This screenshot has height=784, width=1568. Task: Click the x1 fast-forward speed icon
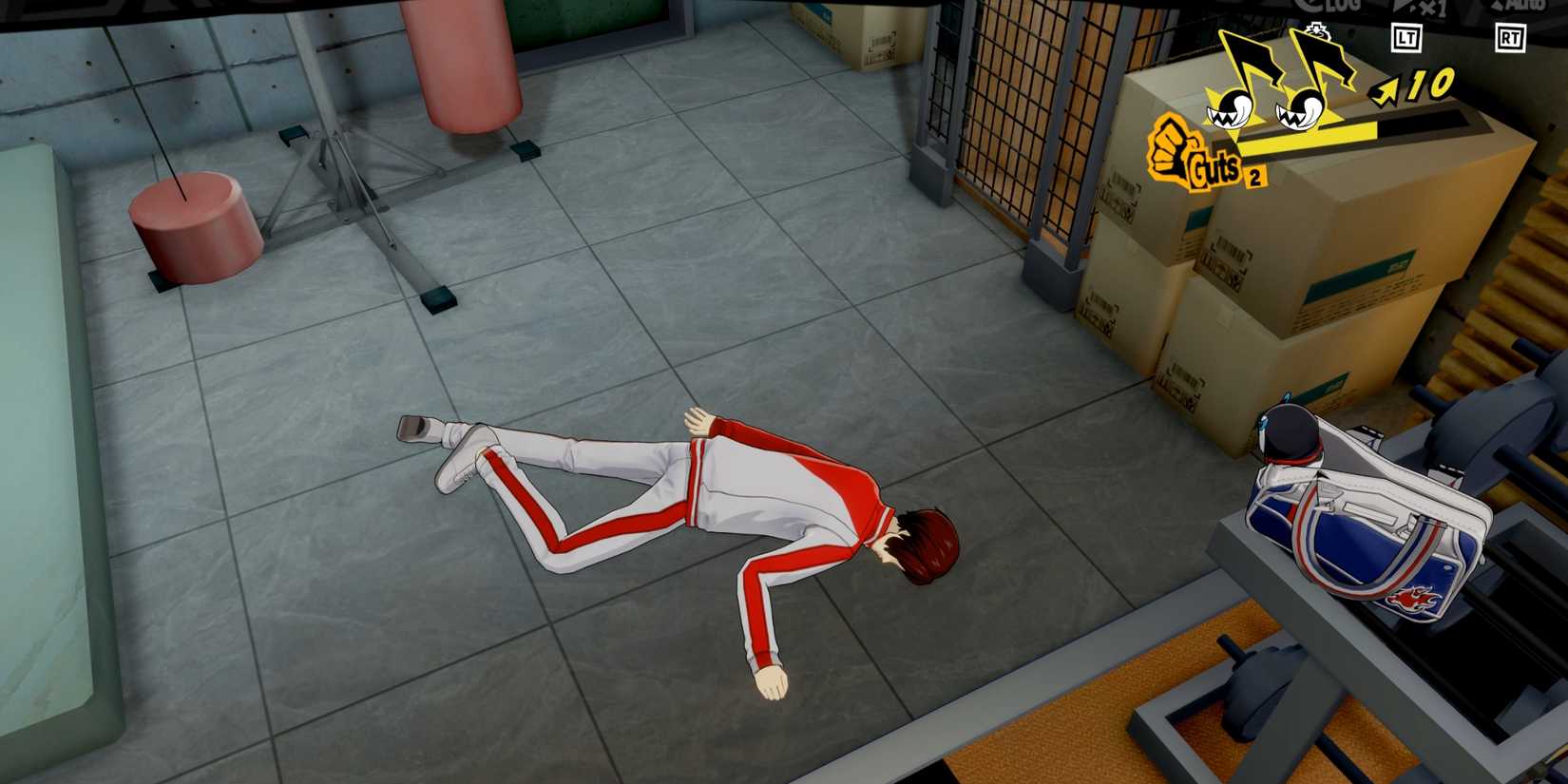pos(1433,8)
